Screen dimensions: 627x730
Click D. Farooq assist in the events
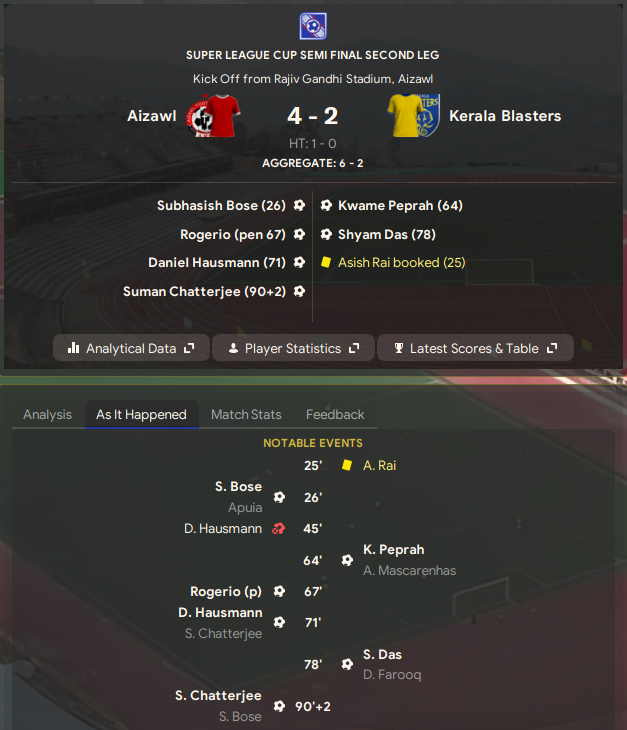pos(392,675)
